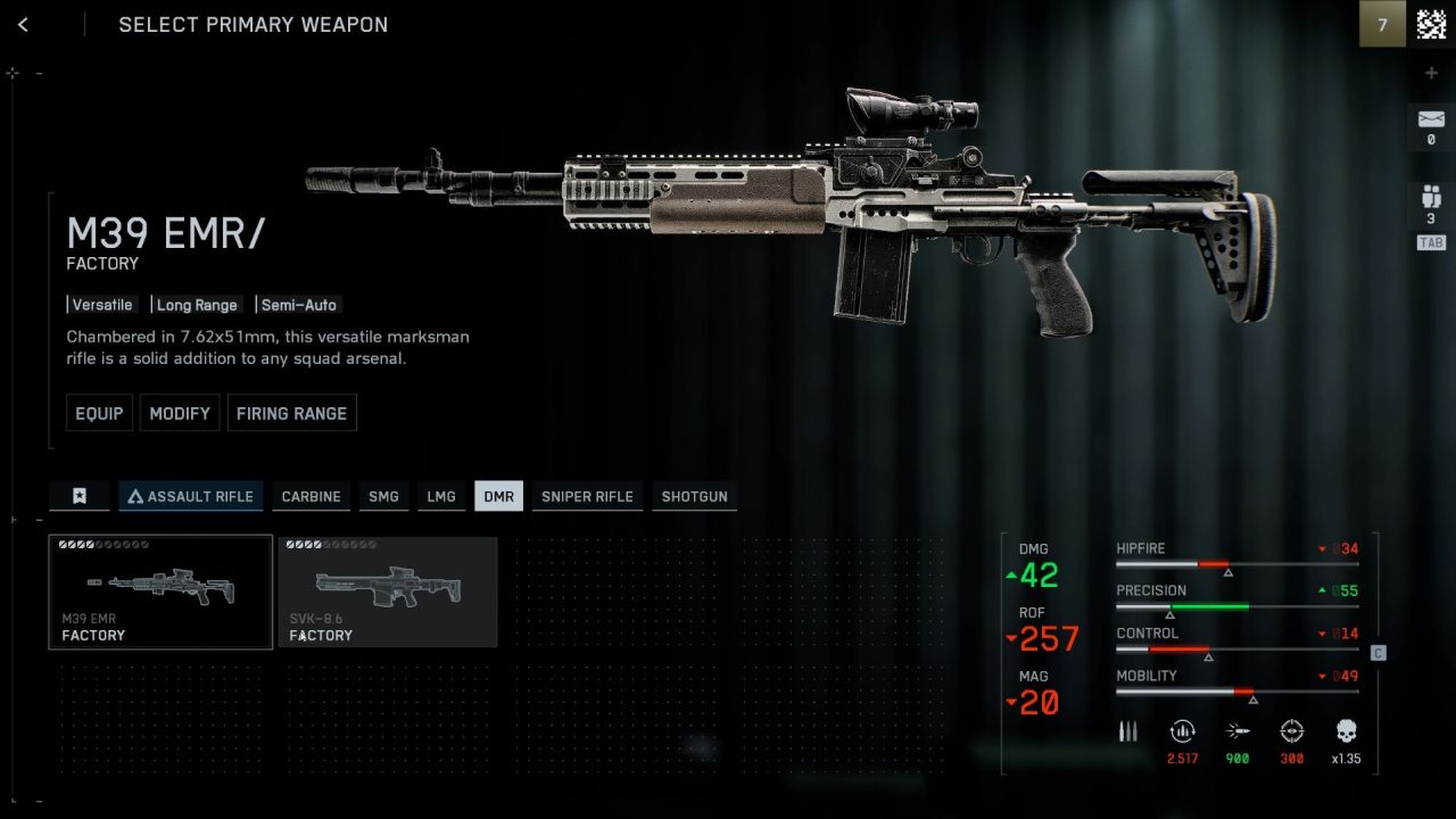Open the favorites star tab
Screen dimensions: 1456x819
tap(79, 496)
